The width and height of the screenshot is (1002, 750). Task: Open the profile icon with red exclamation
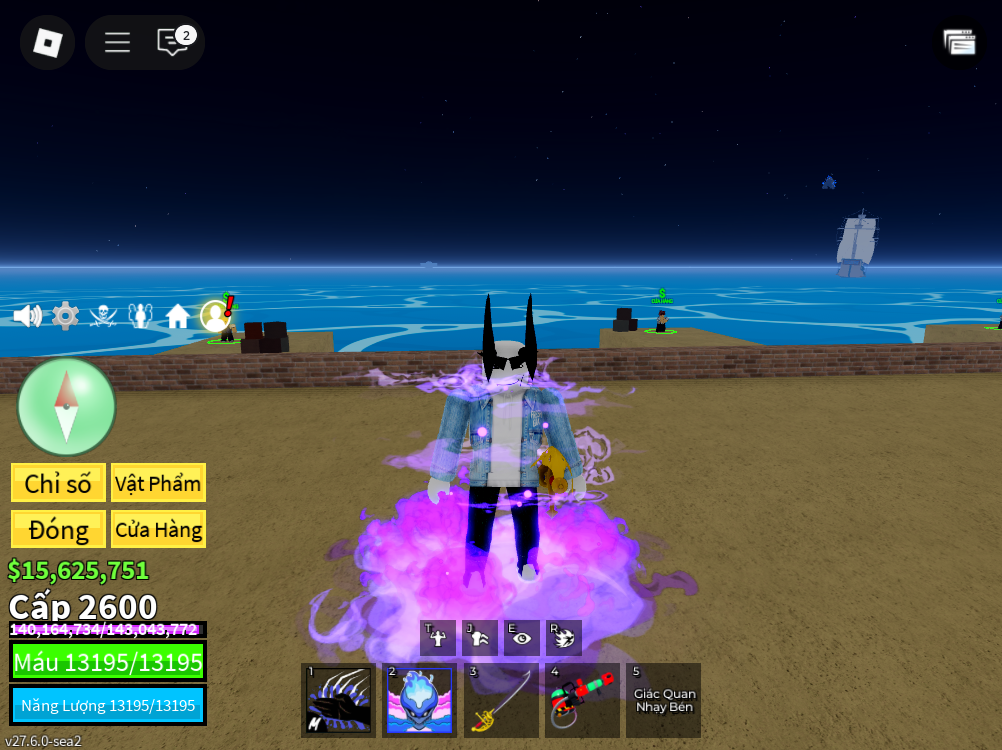tap(216, 315)
